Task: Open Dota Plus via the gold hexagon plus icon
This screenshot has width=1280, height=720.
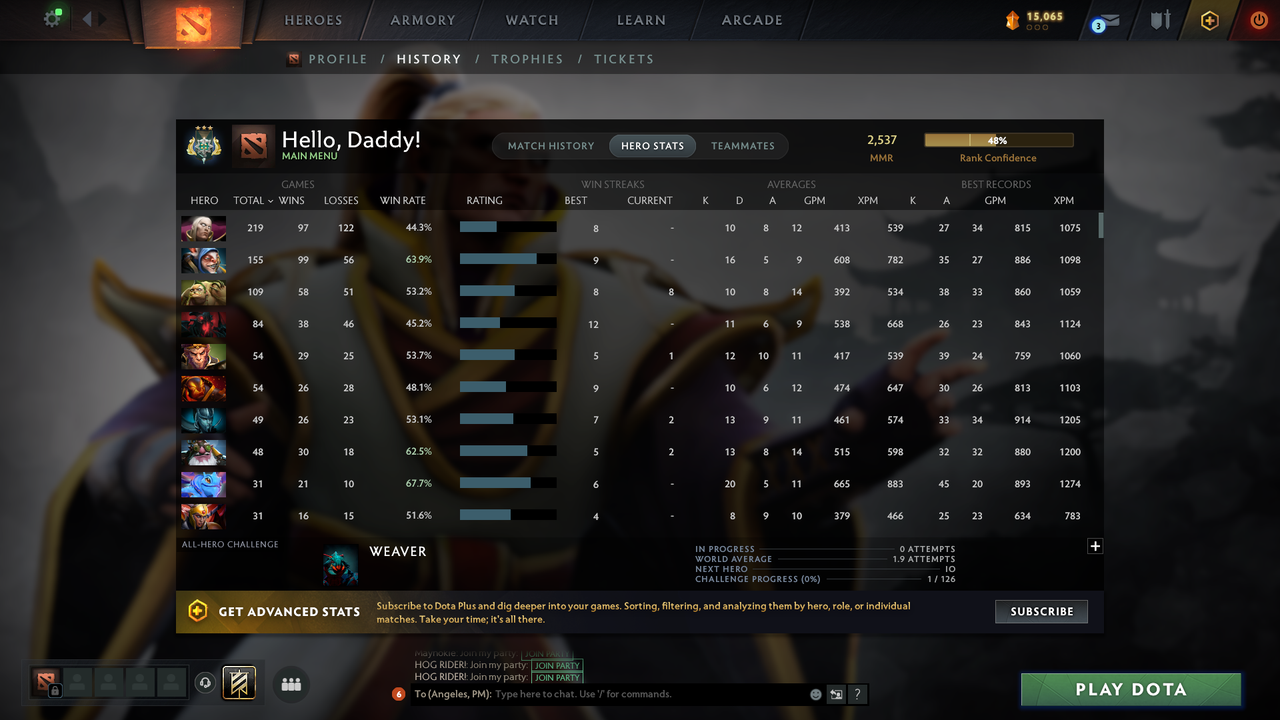Action: tap(1208, 20)
